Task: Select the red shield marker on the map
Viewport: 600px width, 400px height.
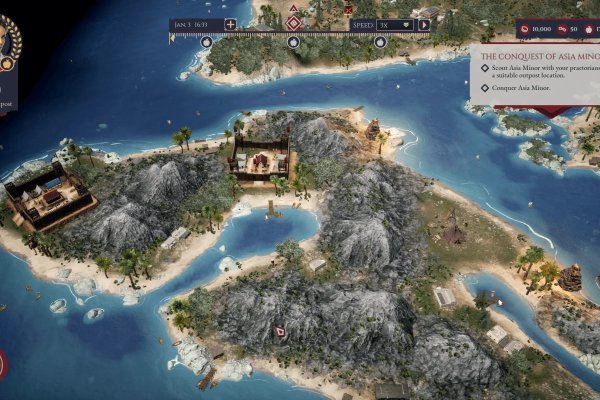Action: 280,330
